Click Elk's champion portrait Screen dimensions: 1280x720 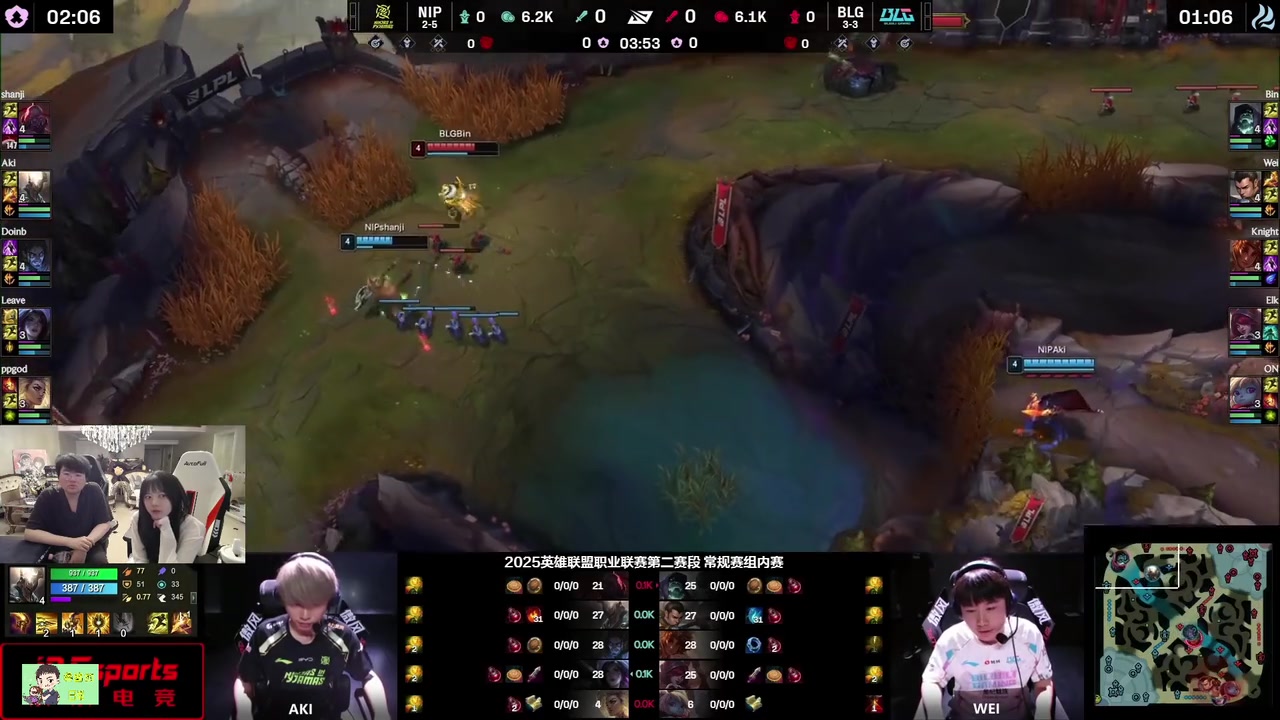pyautogui.click(x=1245, y=326)
